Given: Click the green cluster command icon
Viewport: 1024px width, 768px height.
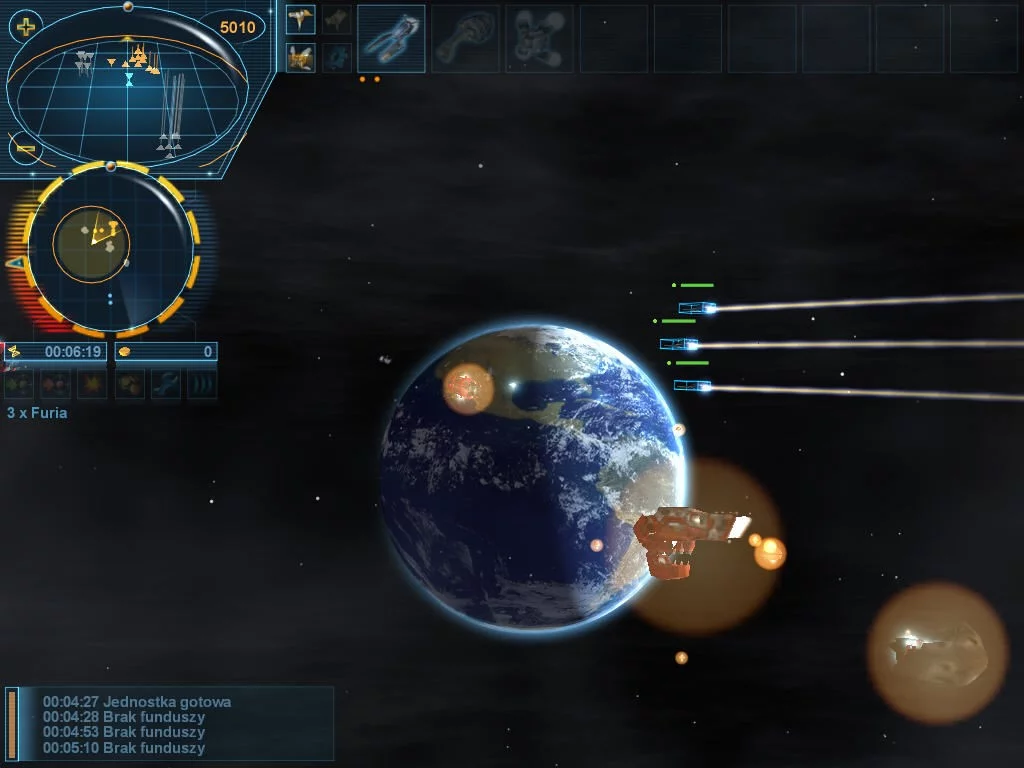Looking at the screenshot, I should click(20, 384).
